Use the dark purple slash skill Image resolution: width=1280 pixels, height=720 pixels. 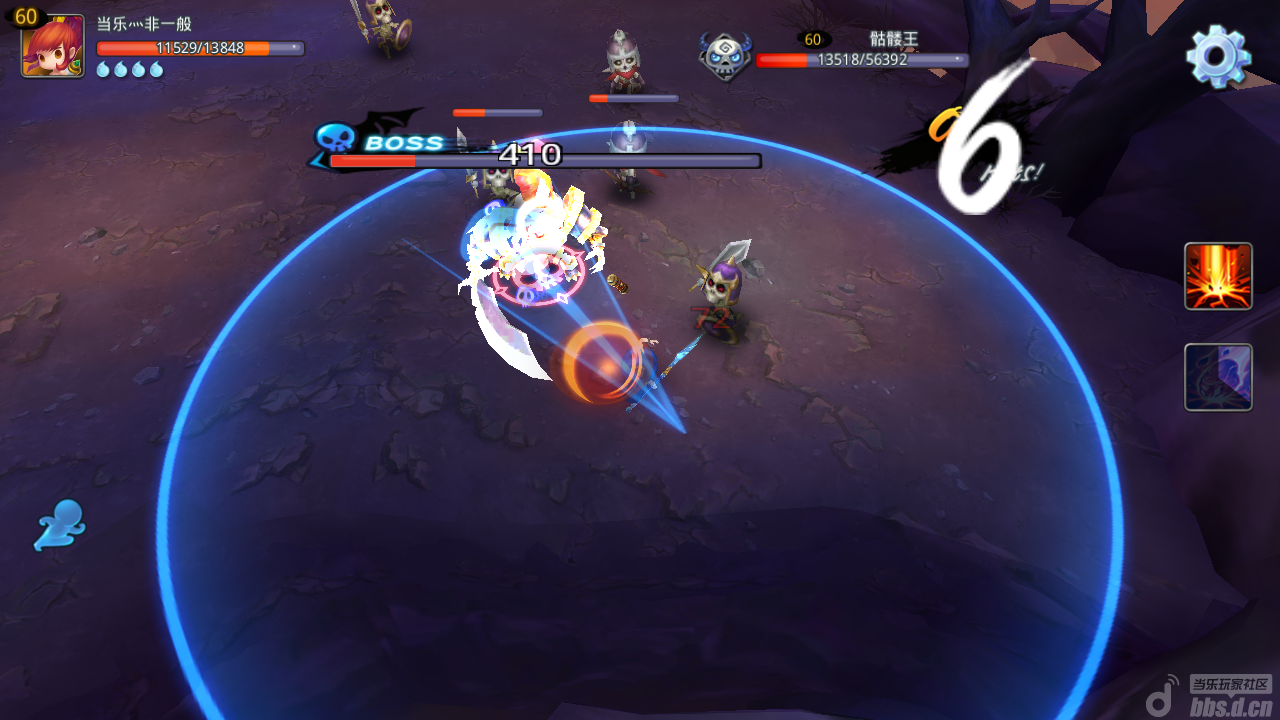tap(1218, 377)
